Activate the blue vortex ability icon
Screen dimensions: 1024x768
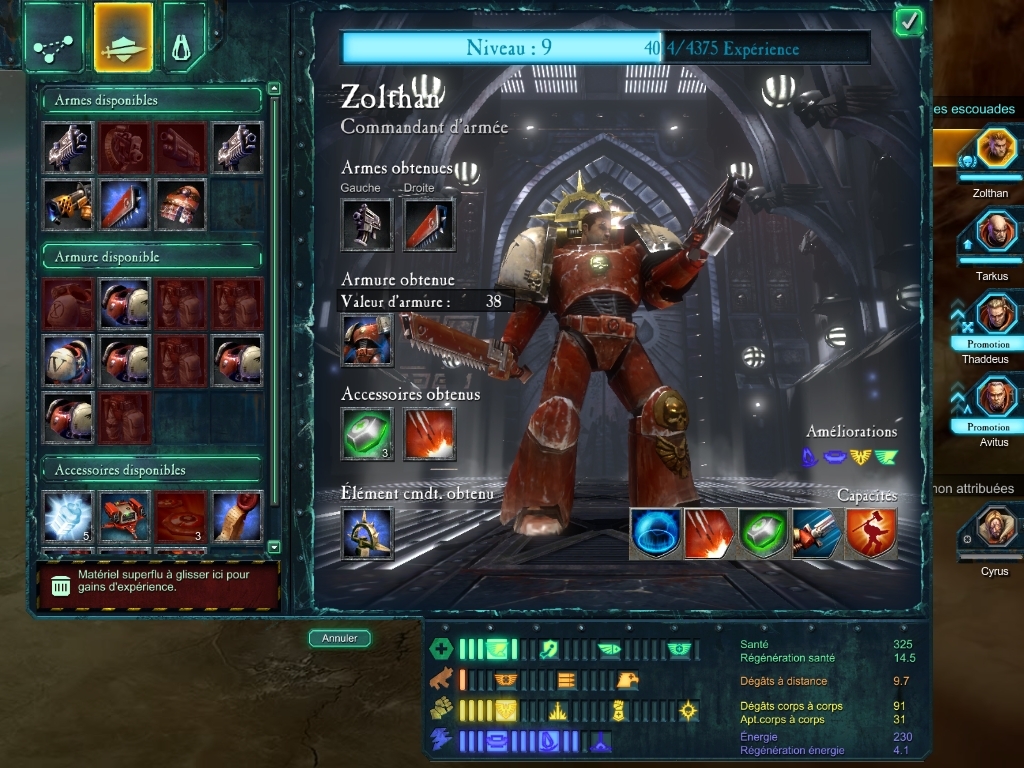(656, 533)
